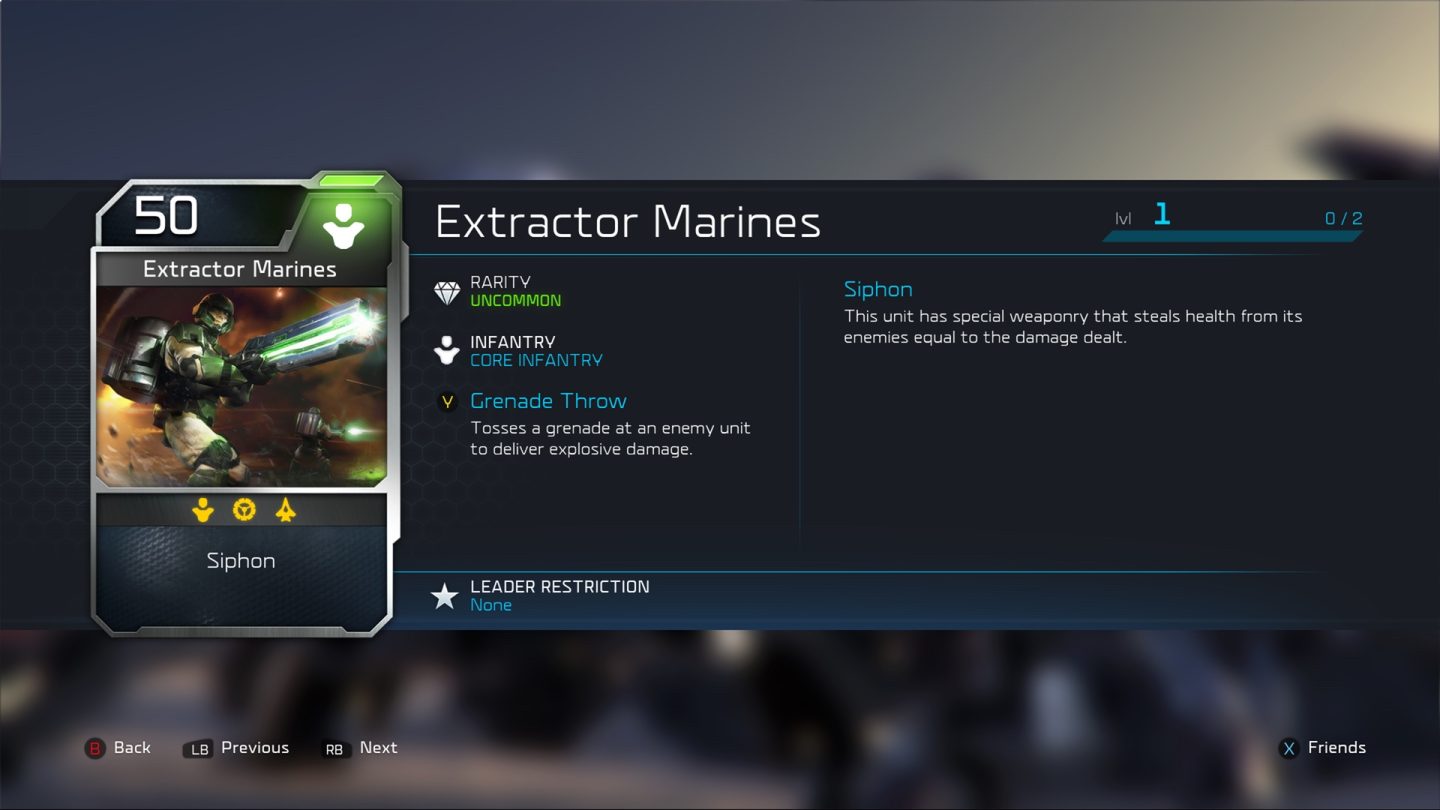Click the RB button icon for Next
The height and width of the screenshot is (810, 1440).
333,748
